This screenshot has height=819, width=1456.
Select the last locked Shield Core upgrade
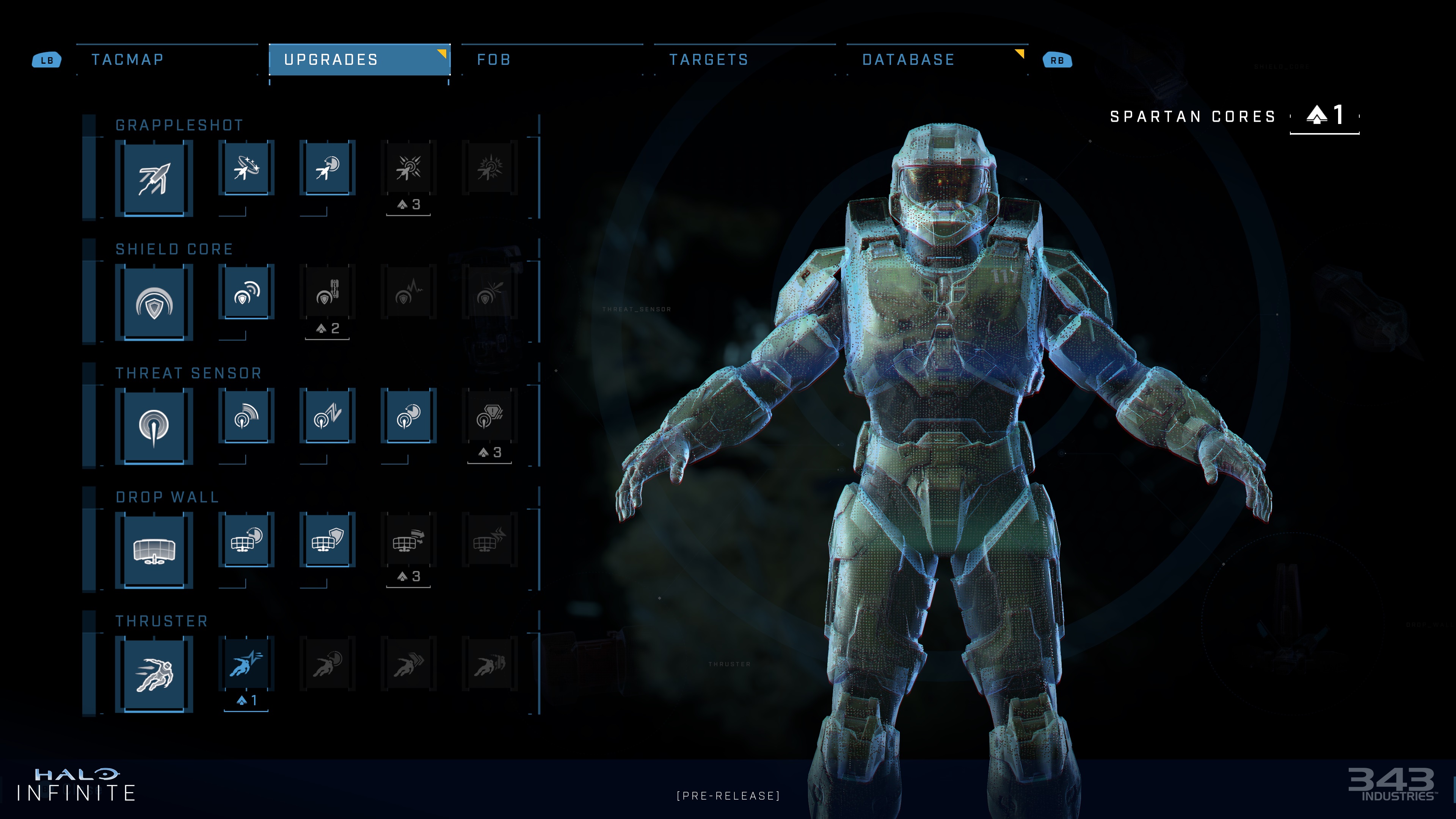pos(490,292)
